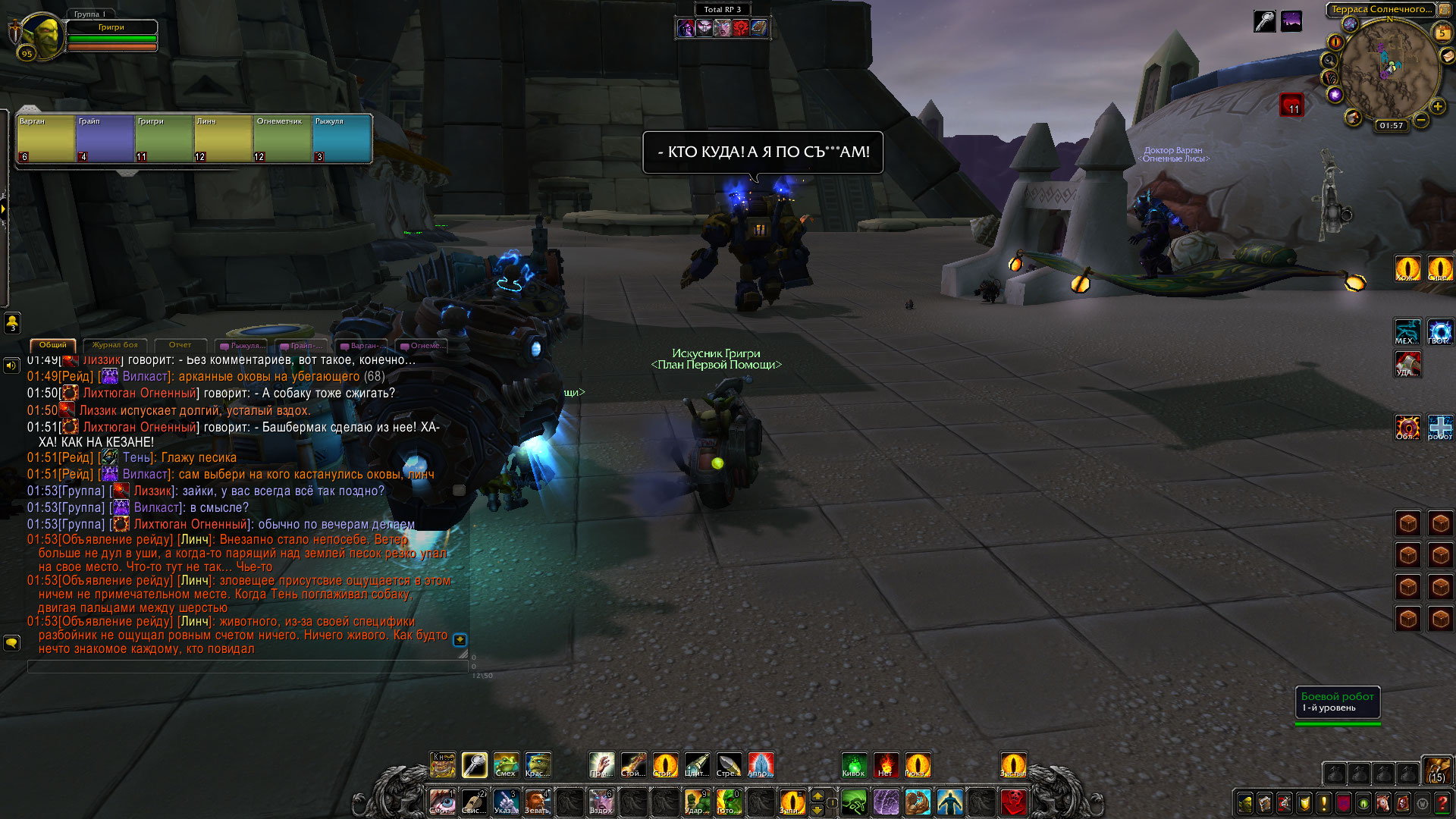1456x819 pixels.
Task: Click the minimap mail envelope icon
Action: [x=1448, y=55]
